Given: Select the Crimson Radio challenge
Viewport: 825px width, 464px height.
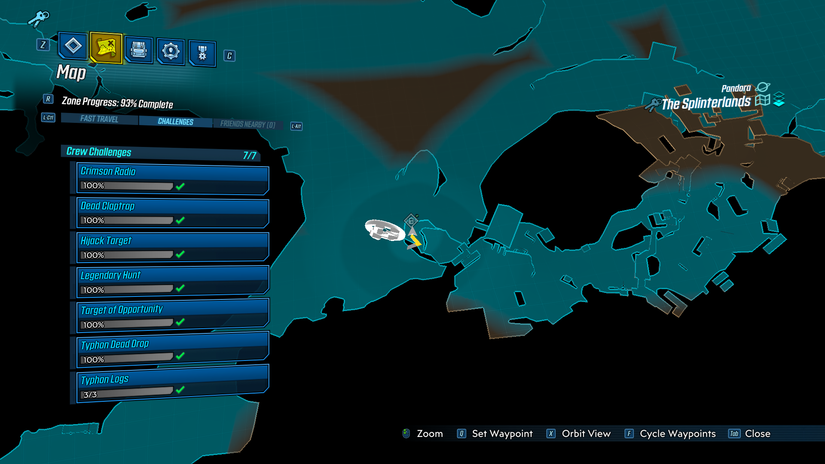Looking at the screenshot, I should point(173,178).
